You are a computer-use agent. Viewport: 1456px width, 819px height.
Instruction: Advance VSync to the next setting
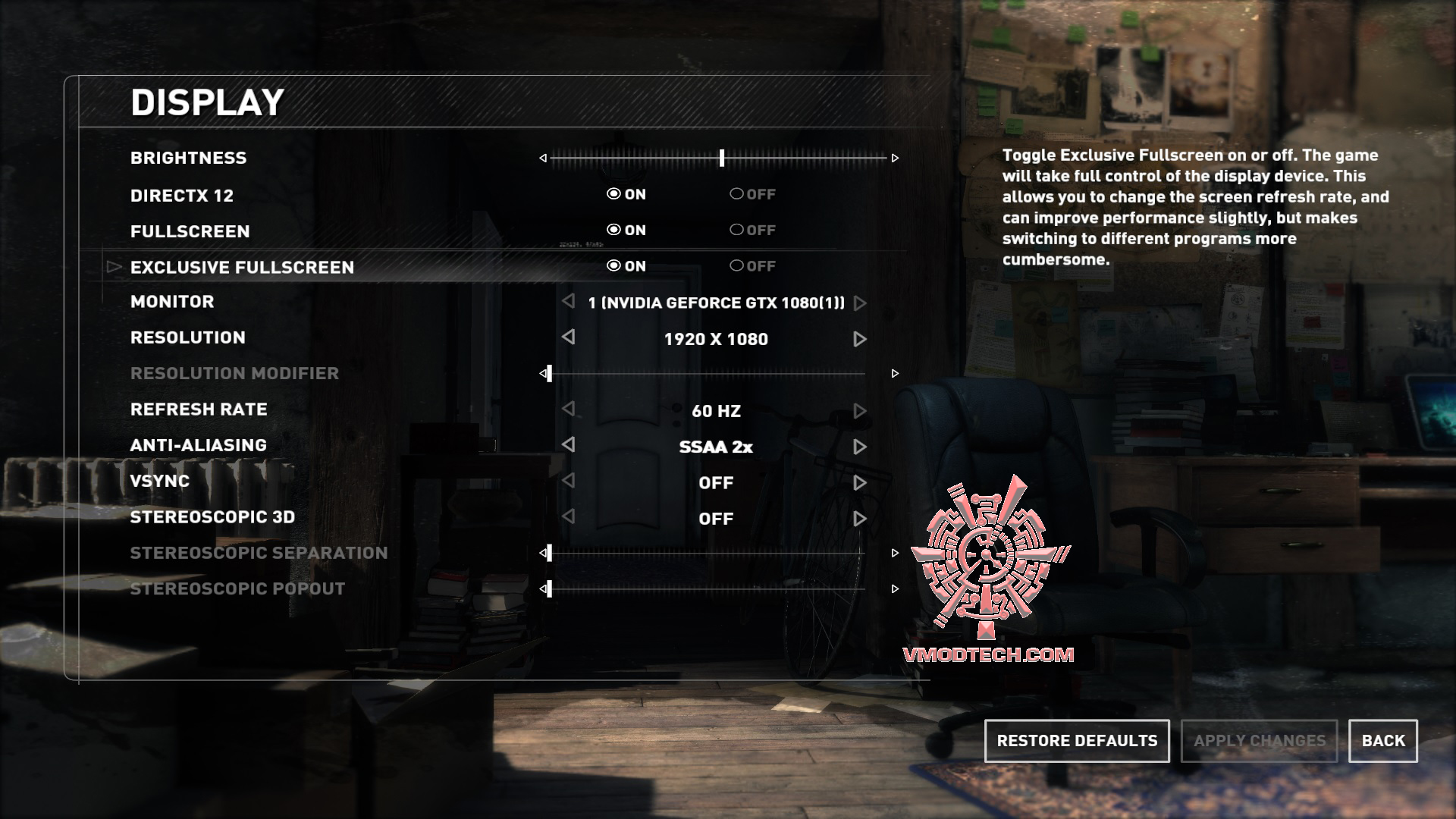859,483
